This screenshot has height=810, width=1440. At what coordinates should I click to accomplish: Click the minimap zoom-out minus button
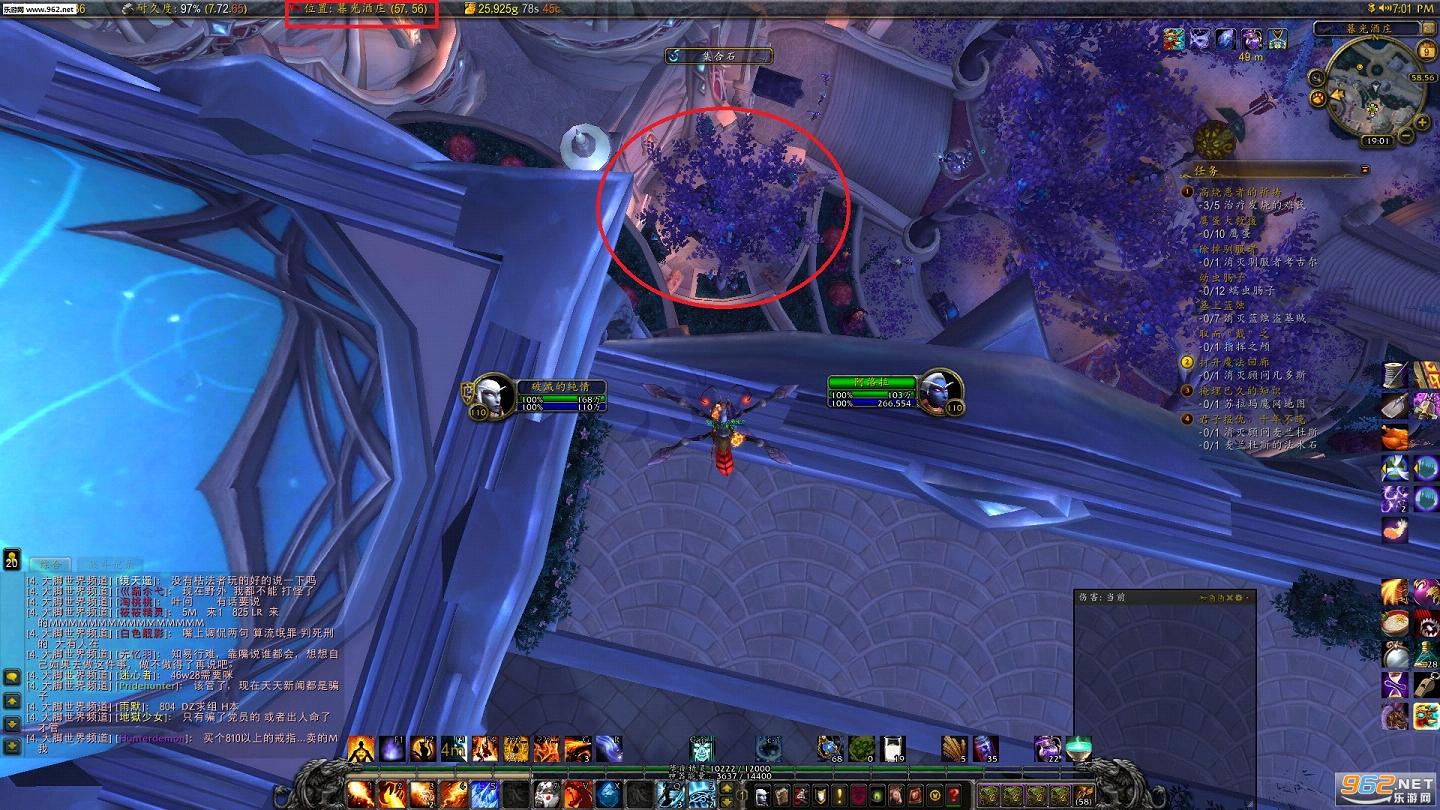pyautogui.click(x=1406, y=136)
